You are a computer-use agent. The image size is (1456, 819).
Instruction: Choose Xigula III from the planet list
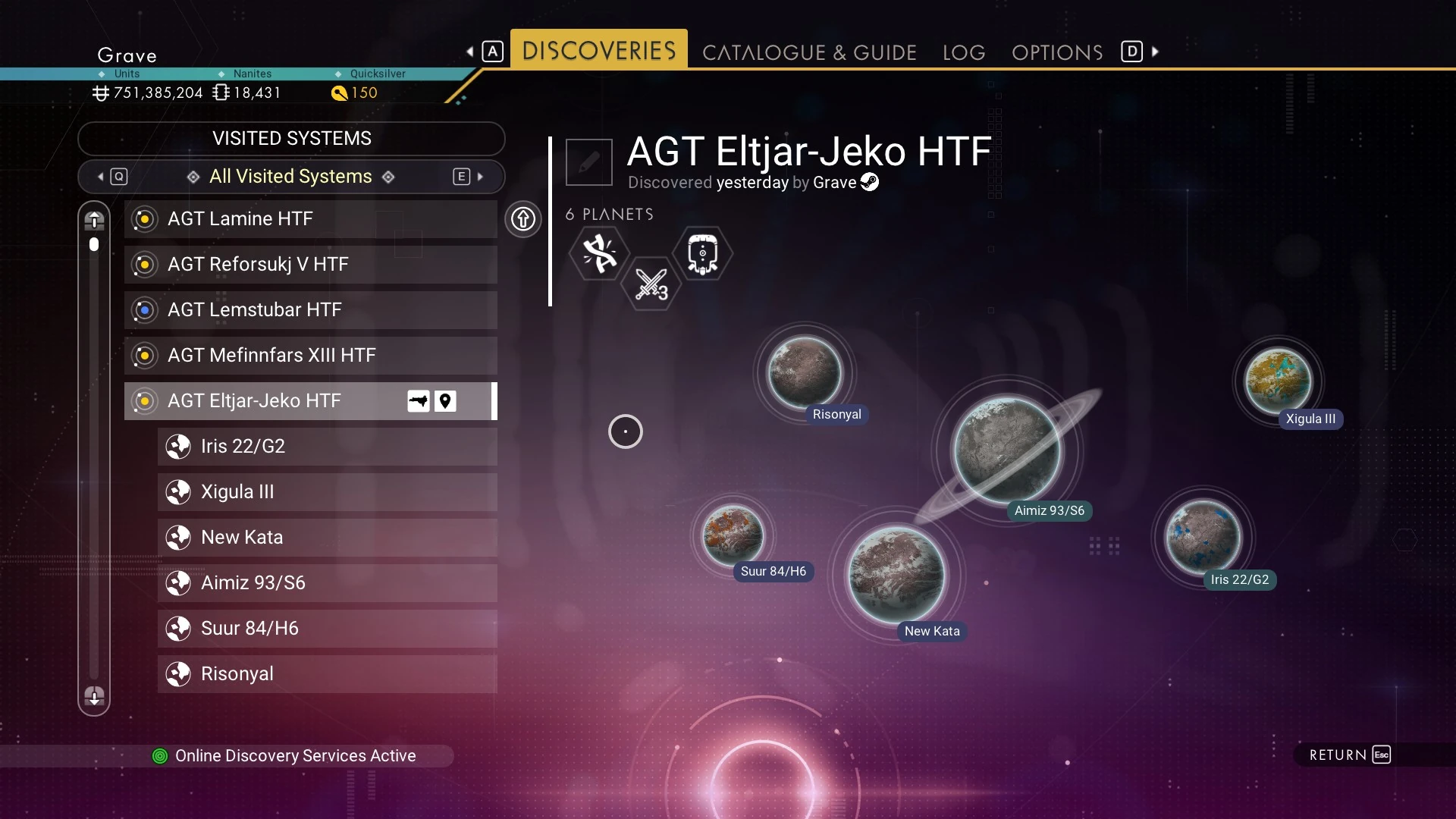[327, 492]
